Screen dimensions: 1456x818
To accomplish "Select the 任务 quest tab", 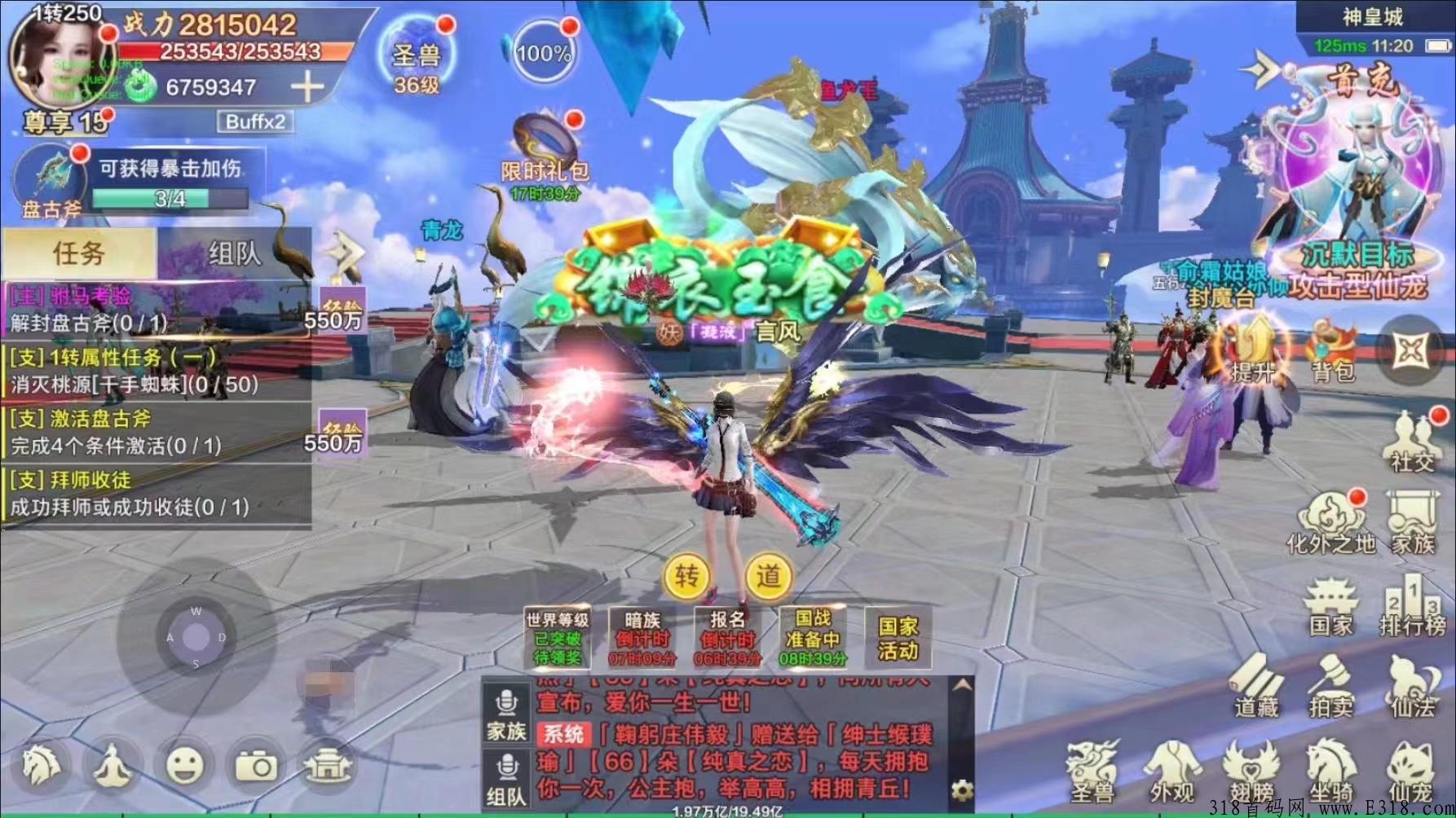I will click(78, 253).
